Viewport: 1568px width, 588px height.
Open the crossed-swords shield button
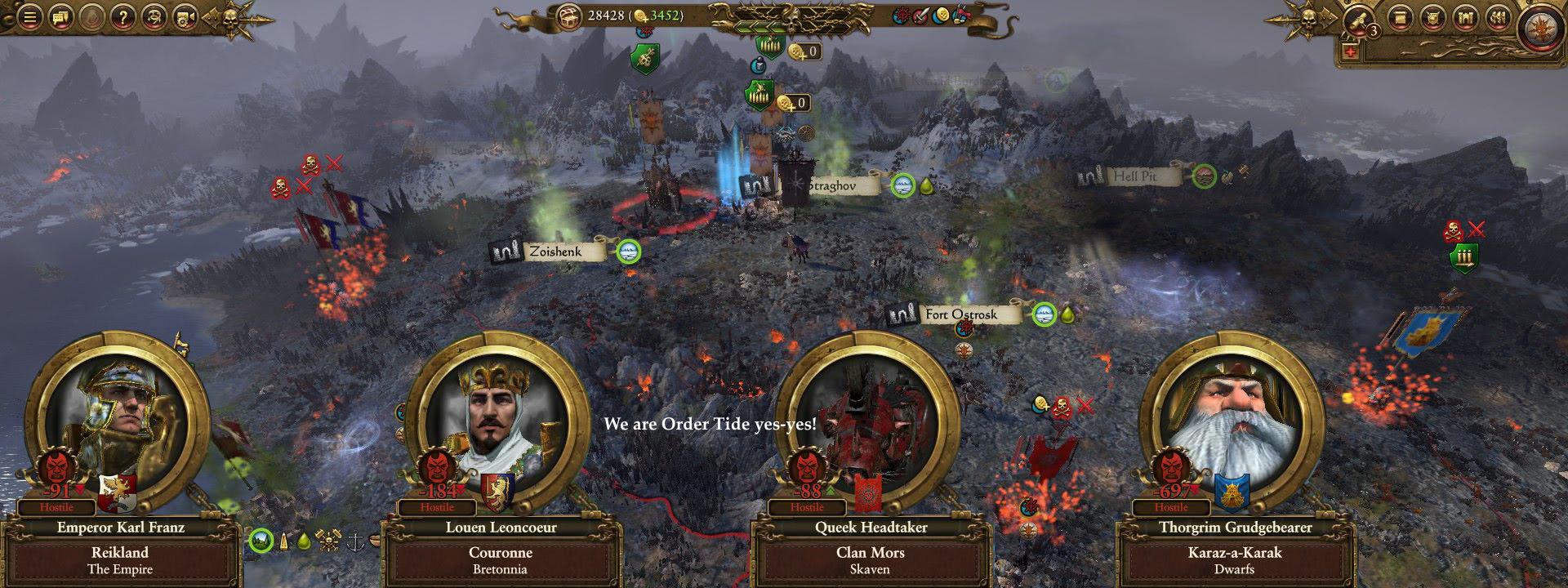[1431, 17]
